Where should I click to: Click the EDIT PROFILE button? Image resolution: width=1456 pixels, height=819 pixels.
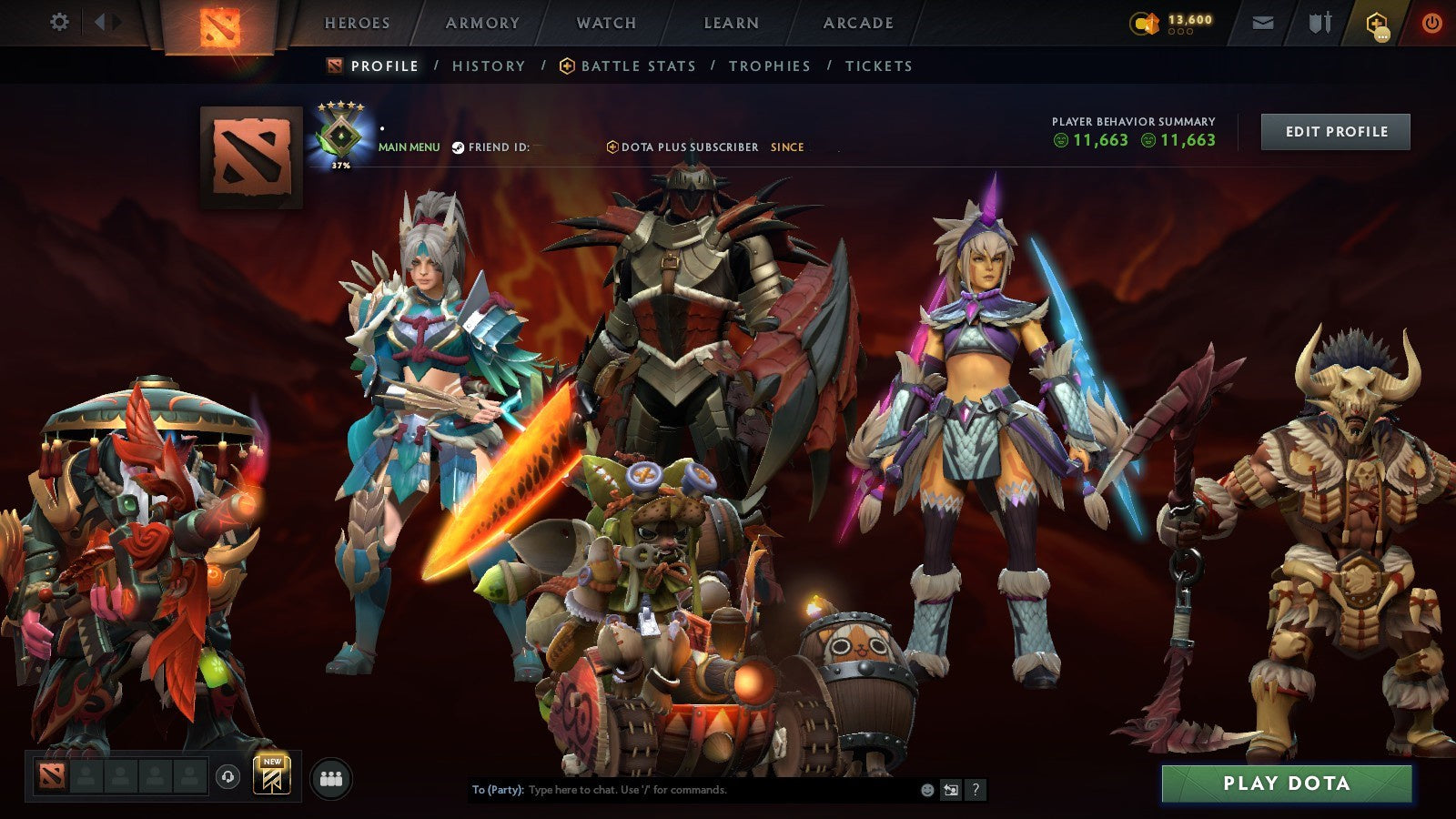1334,131
